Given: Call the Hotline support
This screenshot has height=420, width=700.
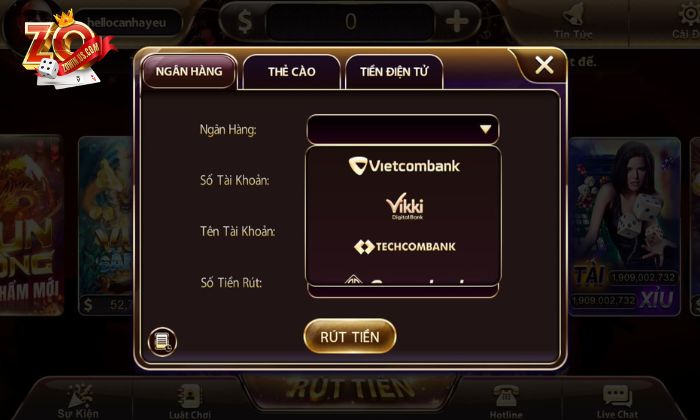Looking at the screenshot, I should click(505, 400).
